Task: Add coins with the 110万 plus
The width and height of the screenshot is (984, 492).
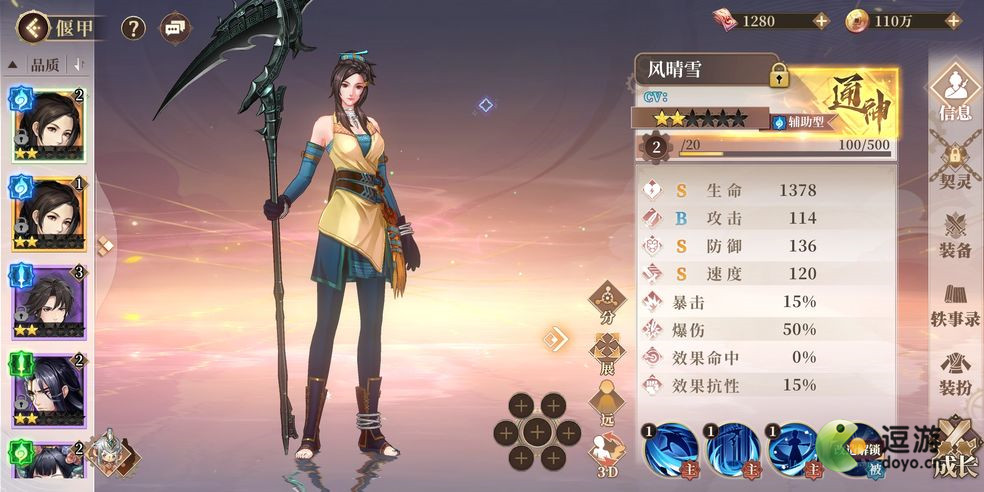Action: click(x=948, y=20)
